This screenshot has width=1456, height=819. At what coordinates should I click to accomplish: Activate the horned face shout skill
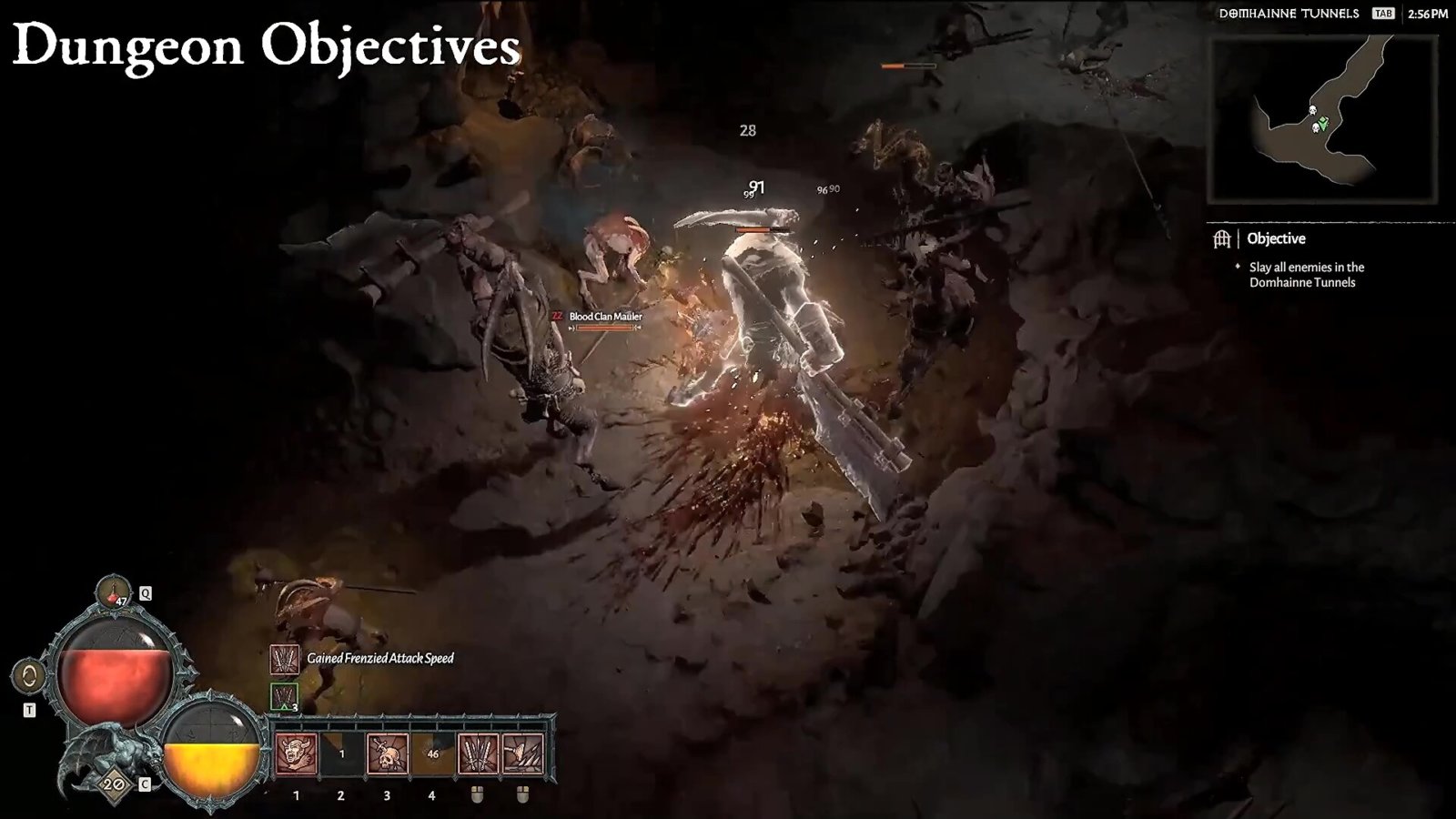tap(297, 754)
